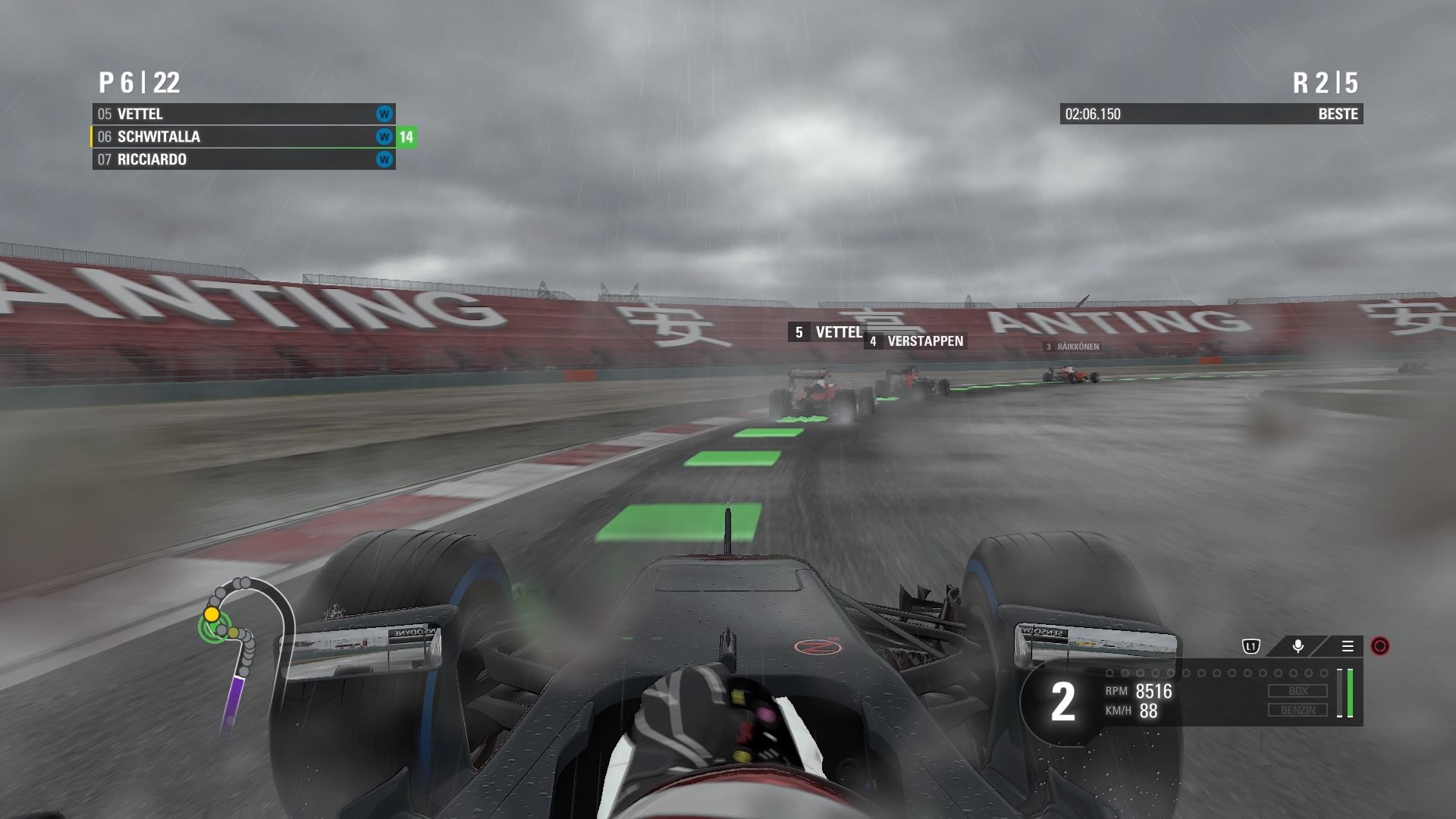Image resolution: width=1456 pixels, height=819 pixels.
Task: Click the red recording indicator circle
Action: (1382, 648)
